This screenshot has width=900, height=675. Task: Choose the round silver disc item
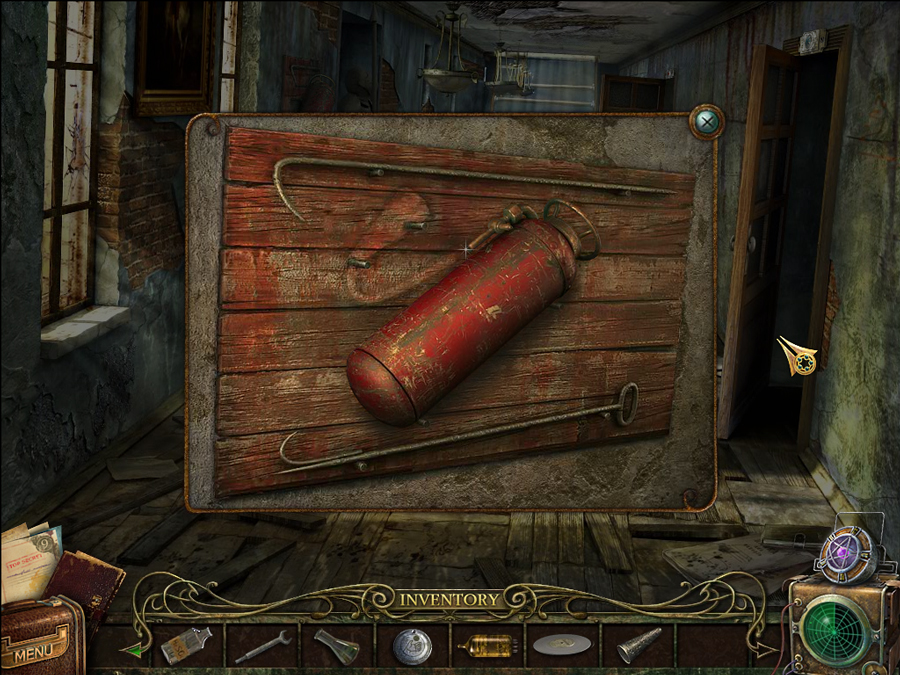412,645
